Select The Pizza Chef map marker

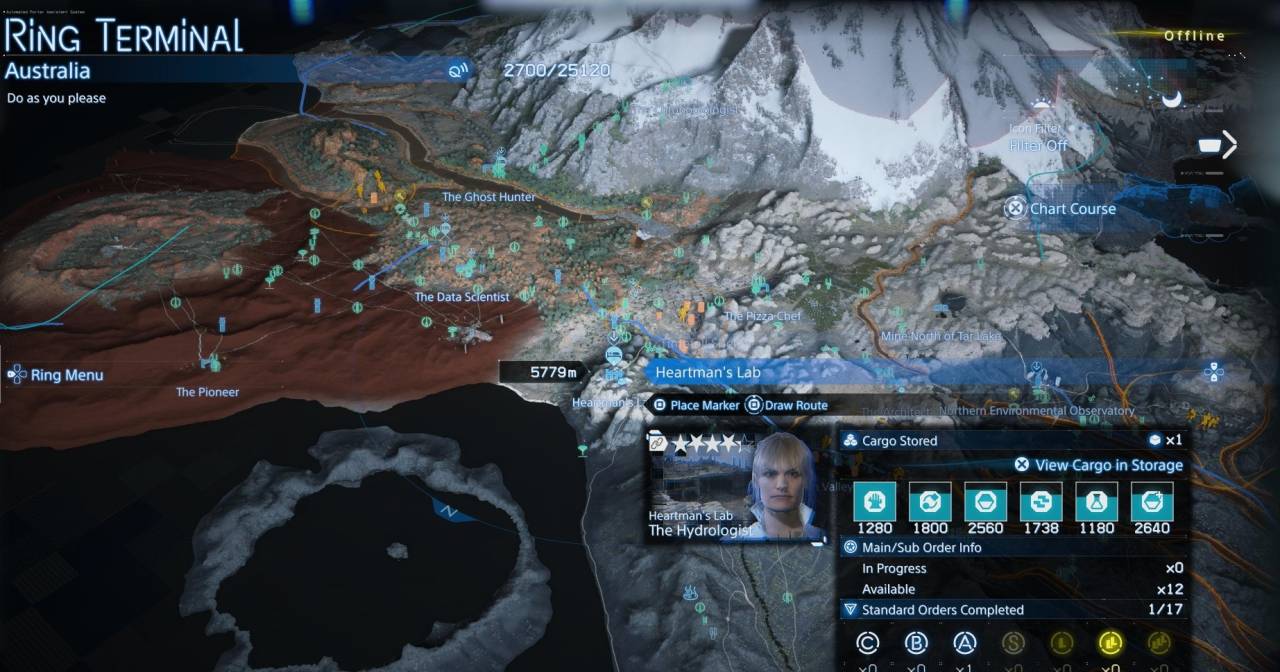click(763, 316)
